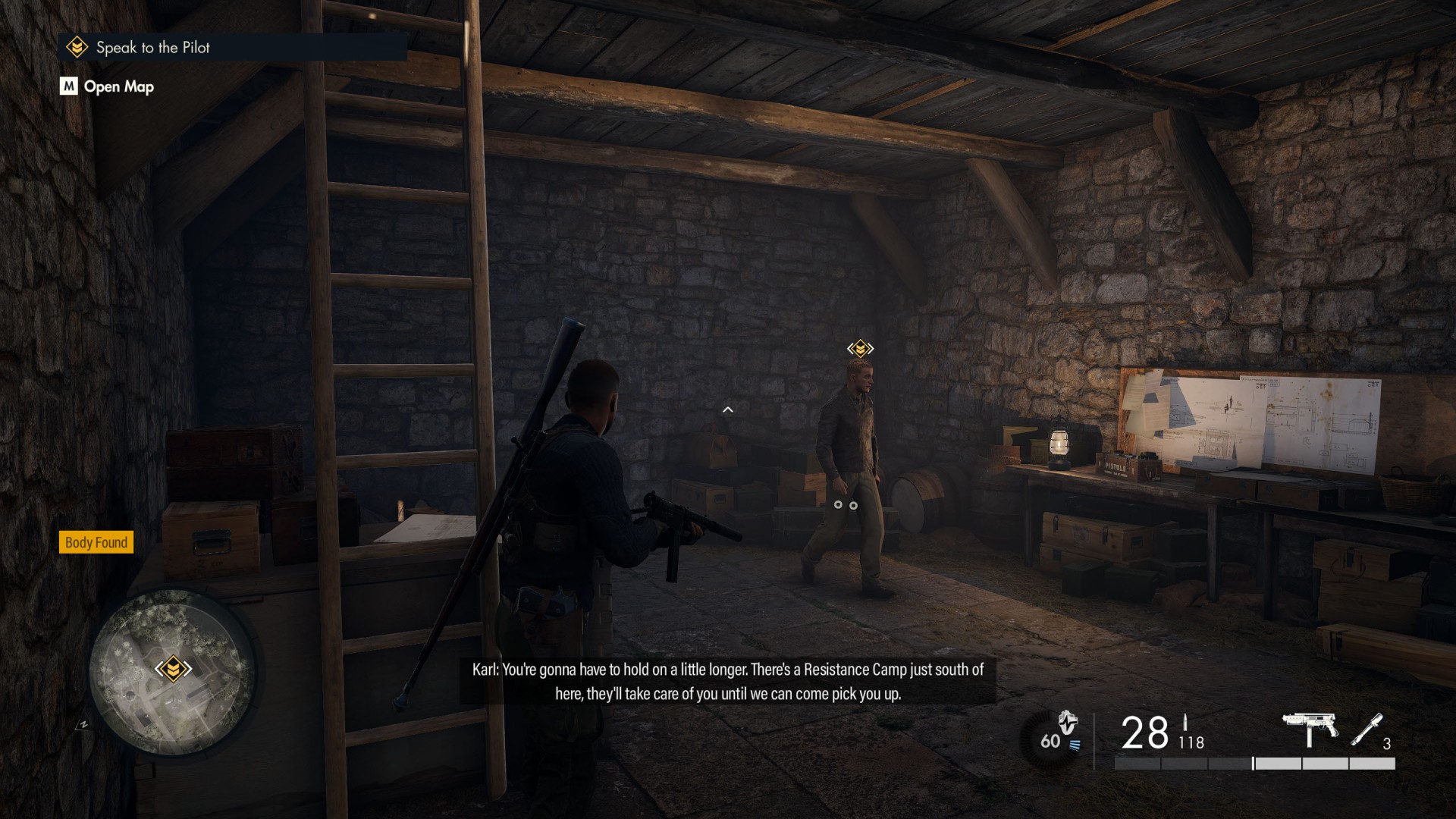Screen dimensions: 1456x819
Task: Click the objective marker on the minimap
Action: click(x=173, y=668)
